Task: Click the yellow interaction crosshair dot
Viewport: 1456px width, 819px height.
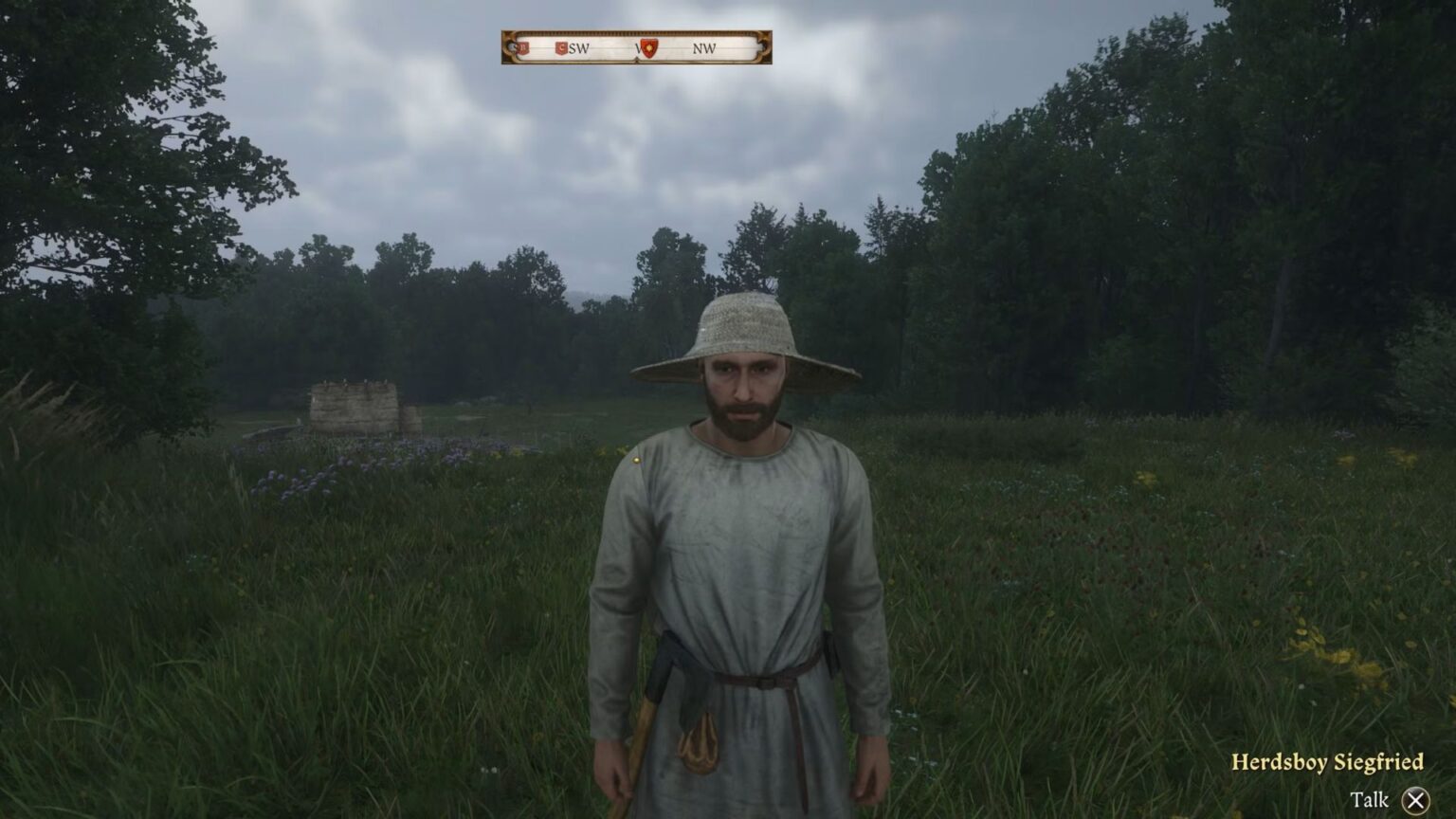Action: 636,458
